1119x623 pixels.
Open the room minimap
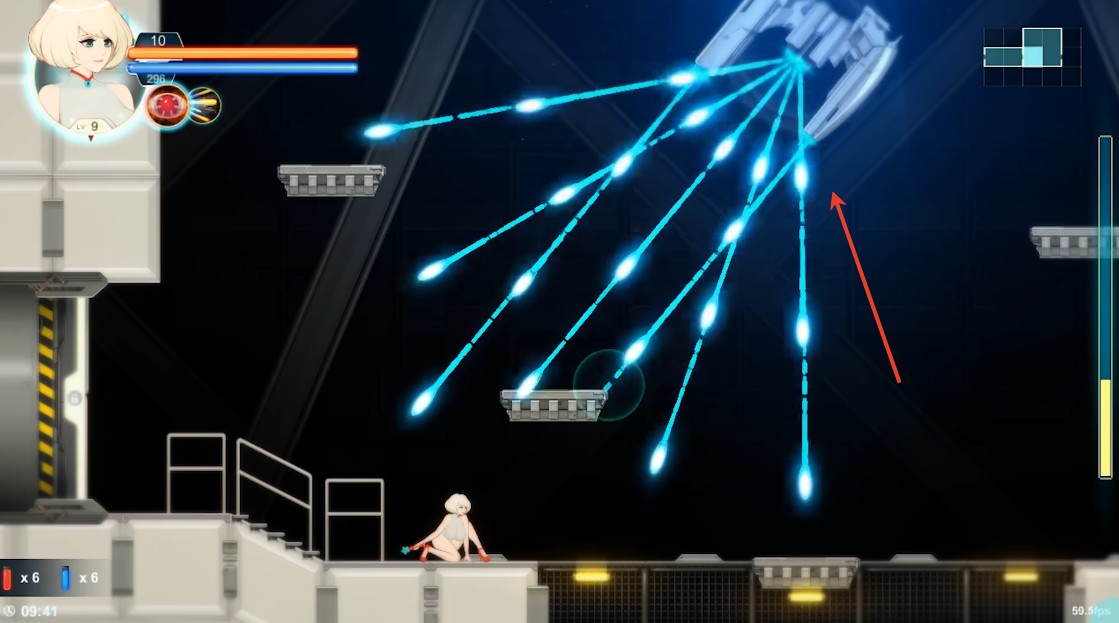point(1032,56)
